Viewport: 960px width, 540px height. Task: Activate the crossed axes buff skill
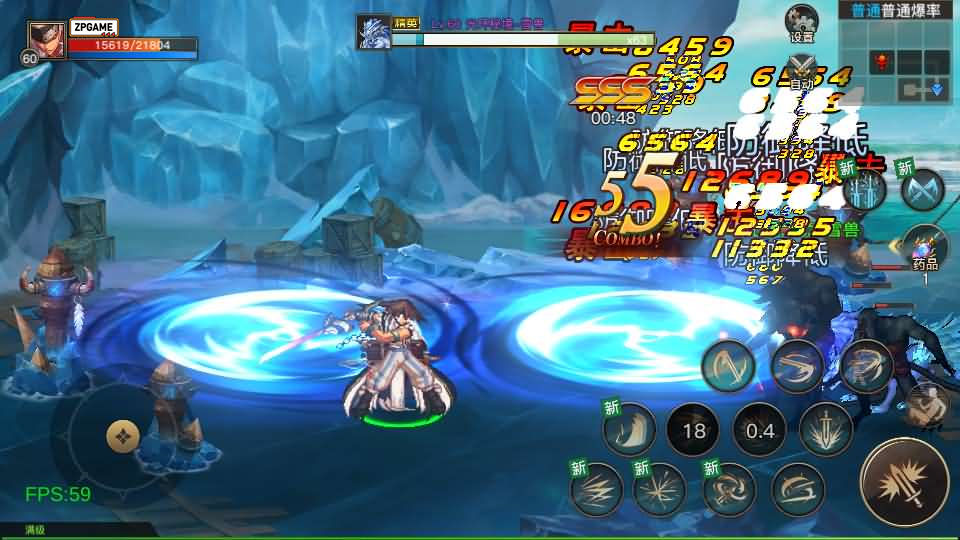pos(921,188)
